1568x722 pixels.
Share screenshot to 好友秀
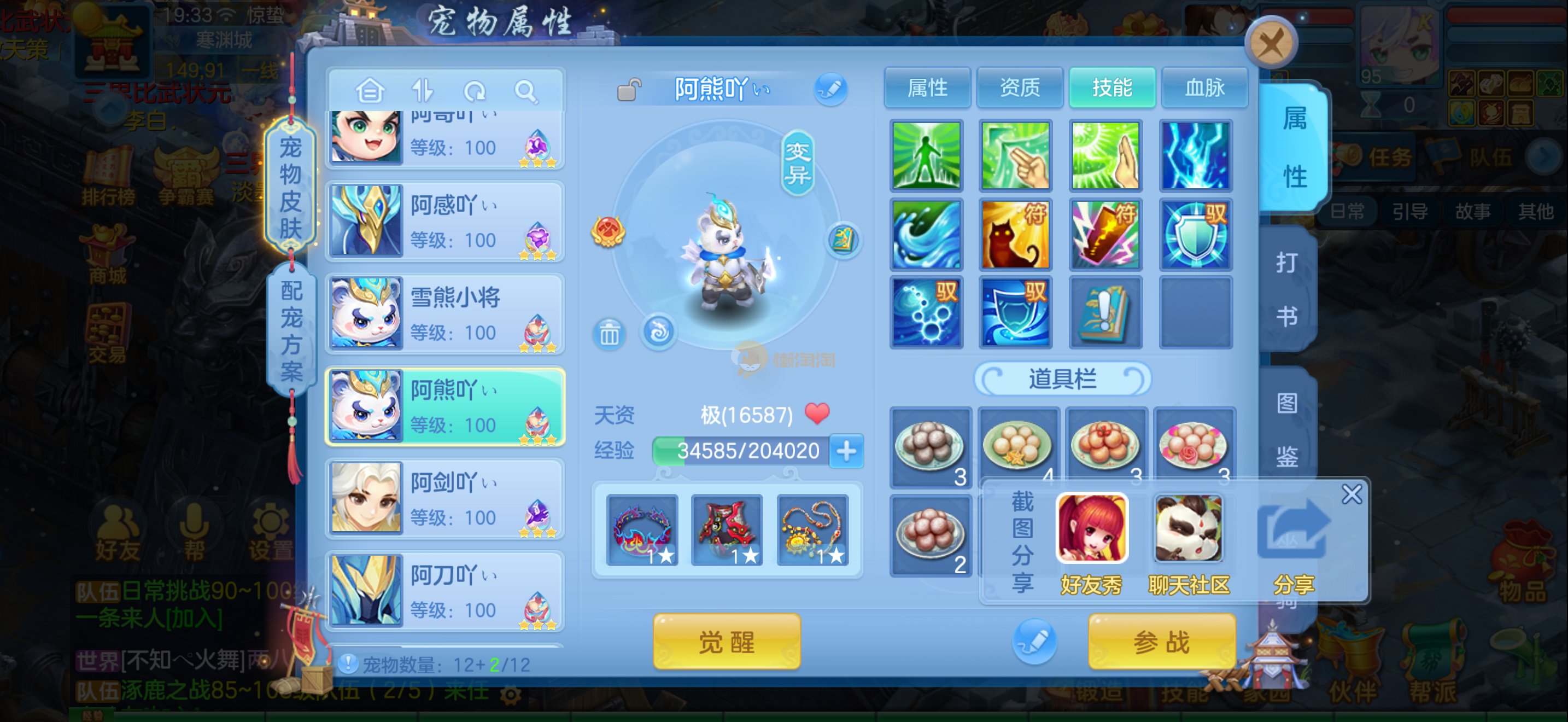click(x=1091, y=539)
